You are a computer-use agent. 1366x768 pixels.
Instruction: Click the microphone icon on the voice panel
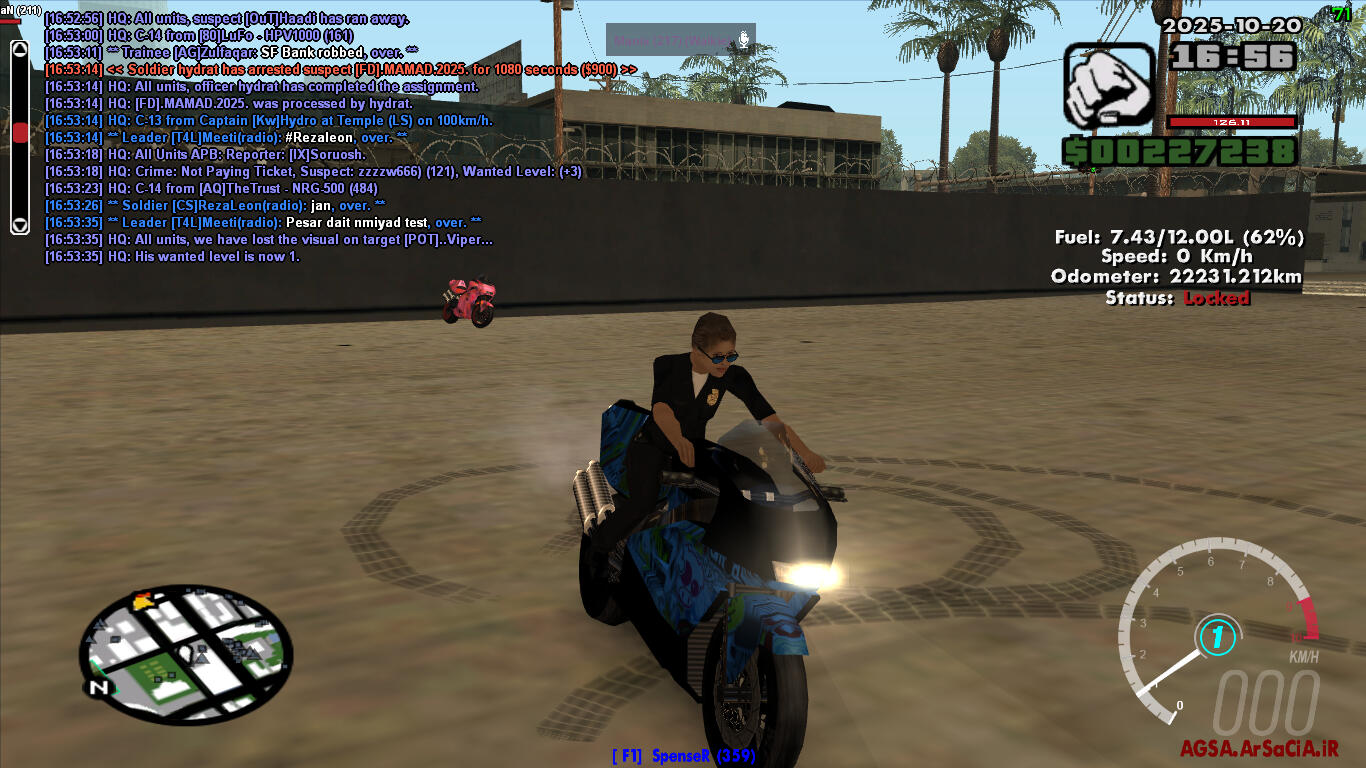point(743,40)
